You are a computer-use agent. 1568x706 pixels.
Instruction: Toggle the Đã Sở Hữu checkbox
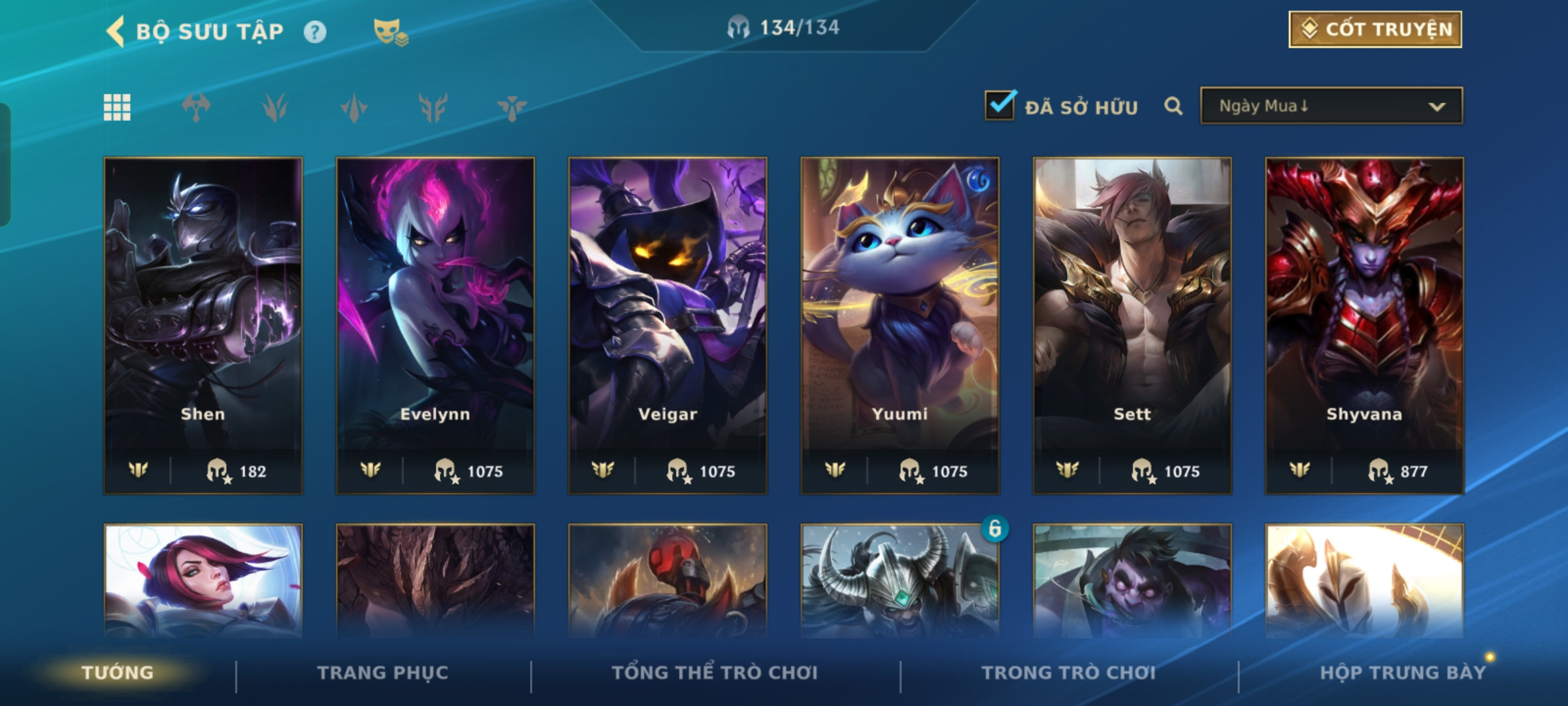pyautogui.click(x=1000, y=106)
